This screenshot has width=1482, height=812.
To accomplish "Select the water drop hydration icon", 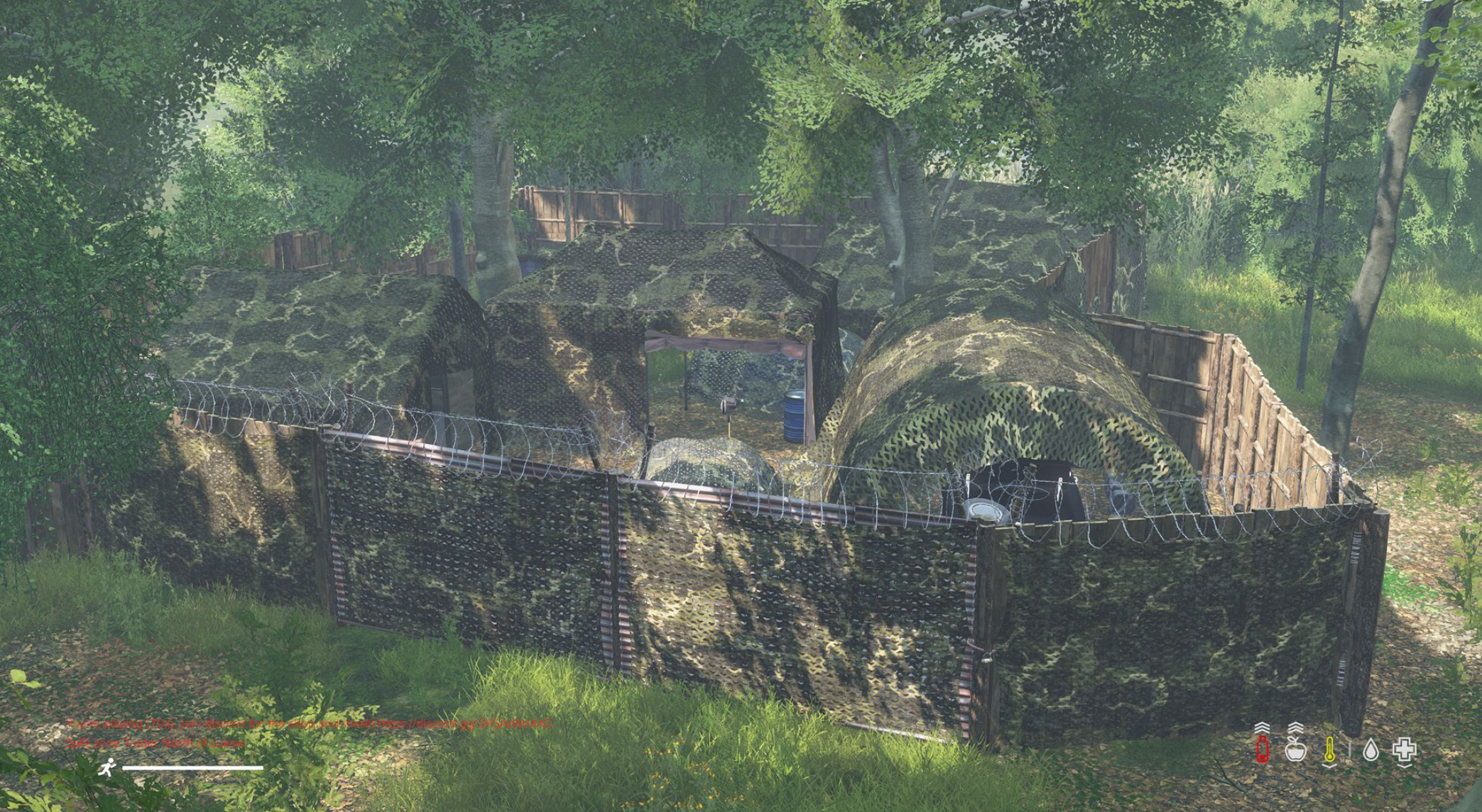I will 1371,750.
